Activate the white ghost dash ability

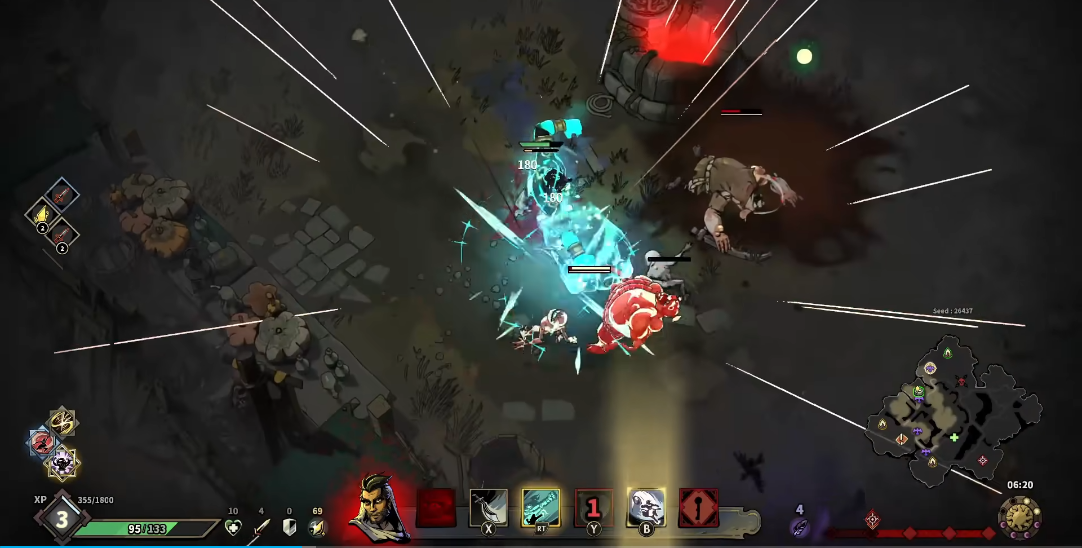pyautogui.click(x=646, y=508)
